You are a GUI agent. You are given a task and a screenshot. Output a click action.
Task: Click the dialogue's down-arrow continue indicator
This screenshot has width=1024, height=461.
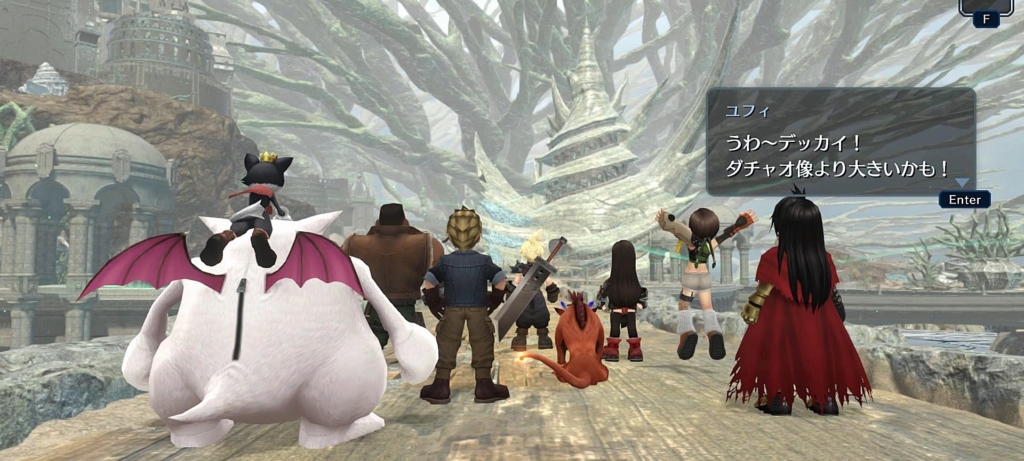[961, 182]
